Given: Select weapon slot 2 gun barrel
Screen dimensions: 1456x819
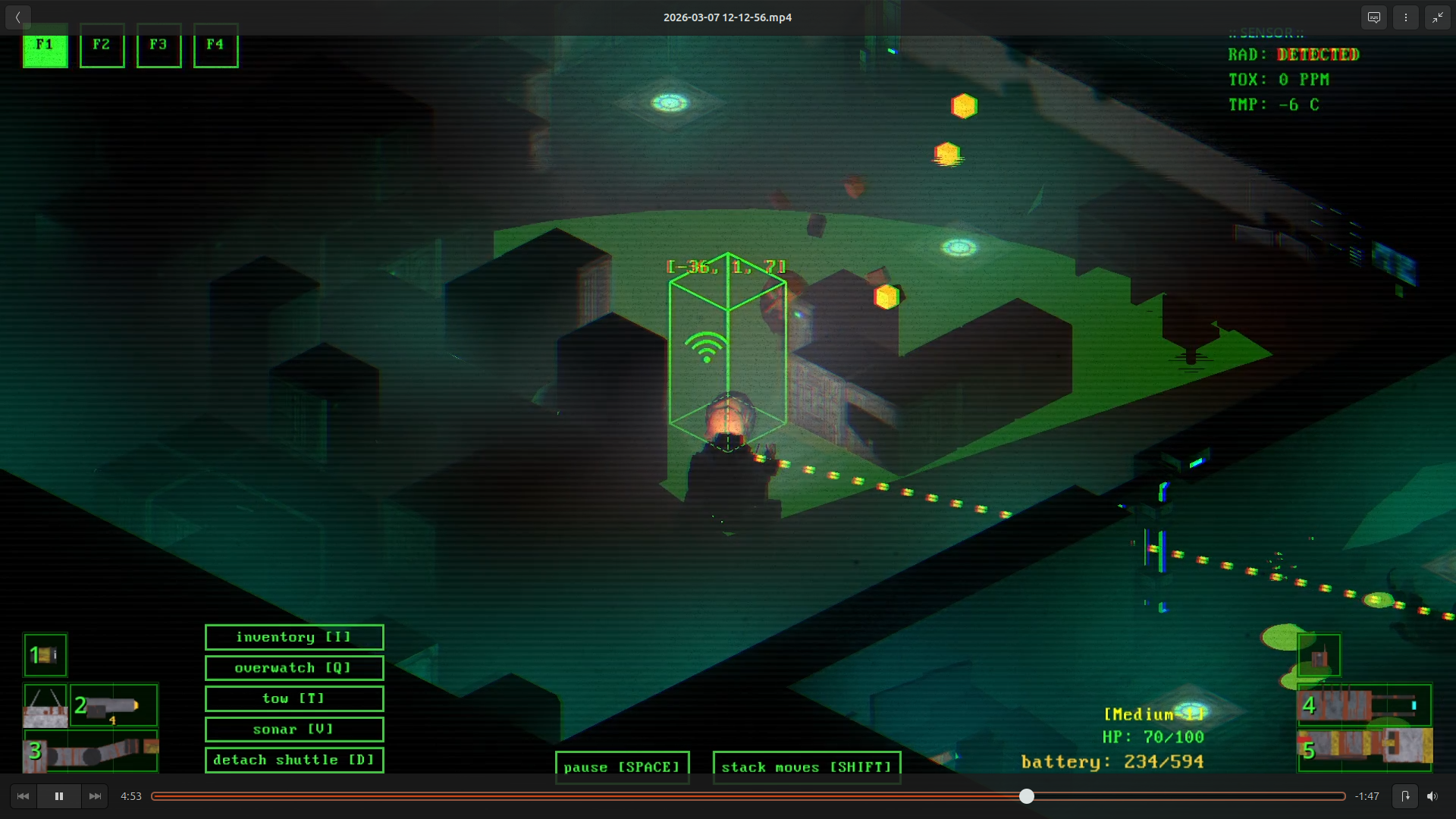Looking at the screenshot, I should (114, 706).
